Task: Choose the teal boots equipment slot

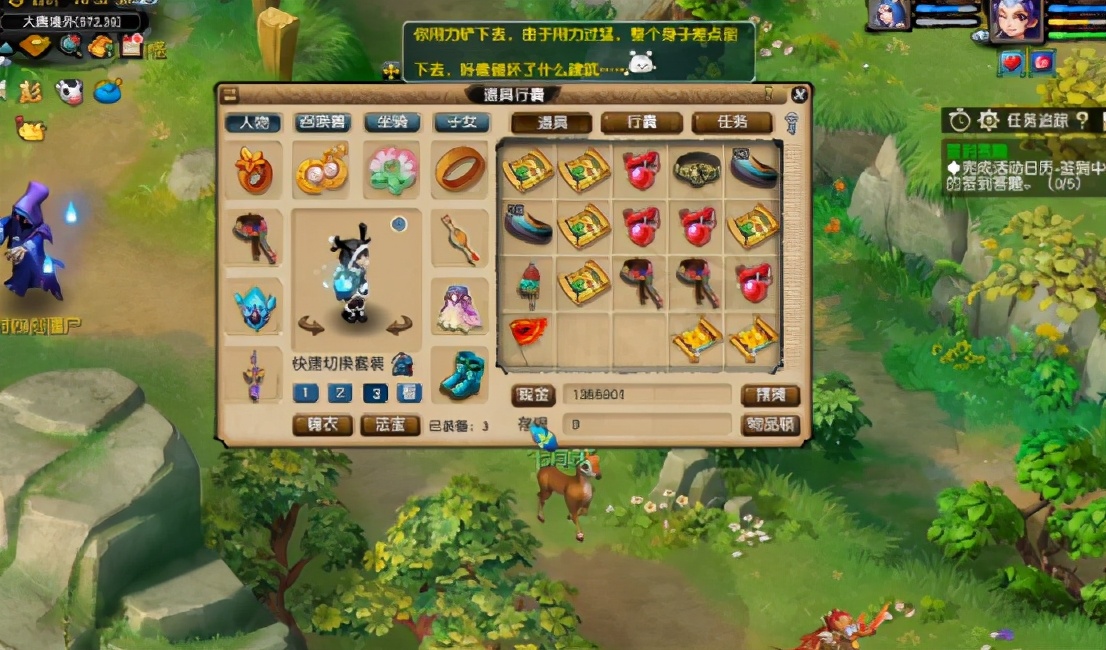Action: click(461, 373)
